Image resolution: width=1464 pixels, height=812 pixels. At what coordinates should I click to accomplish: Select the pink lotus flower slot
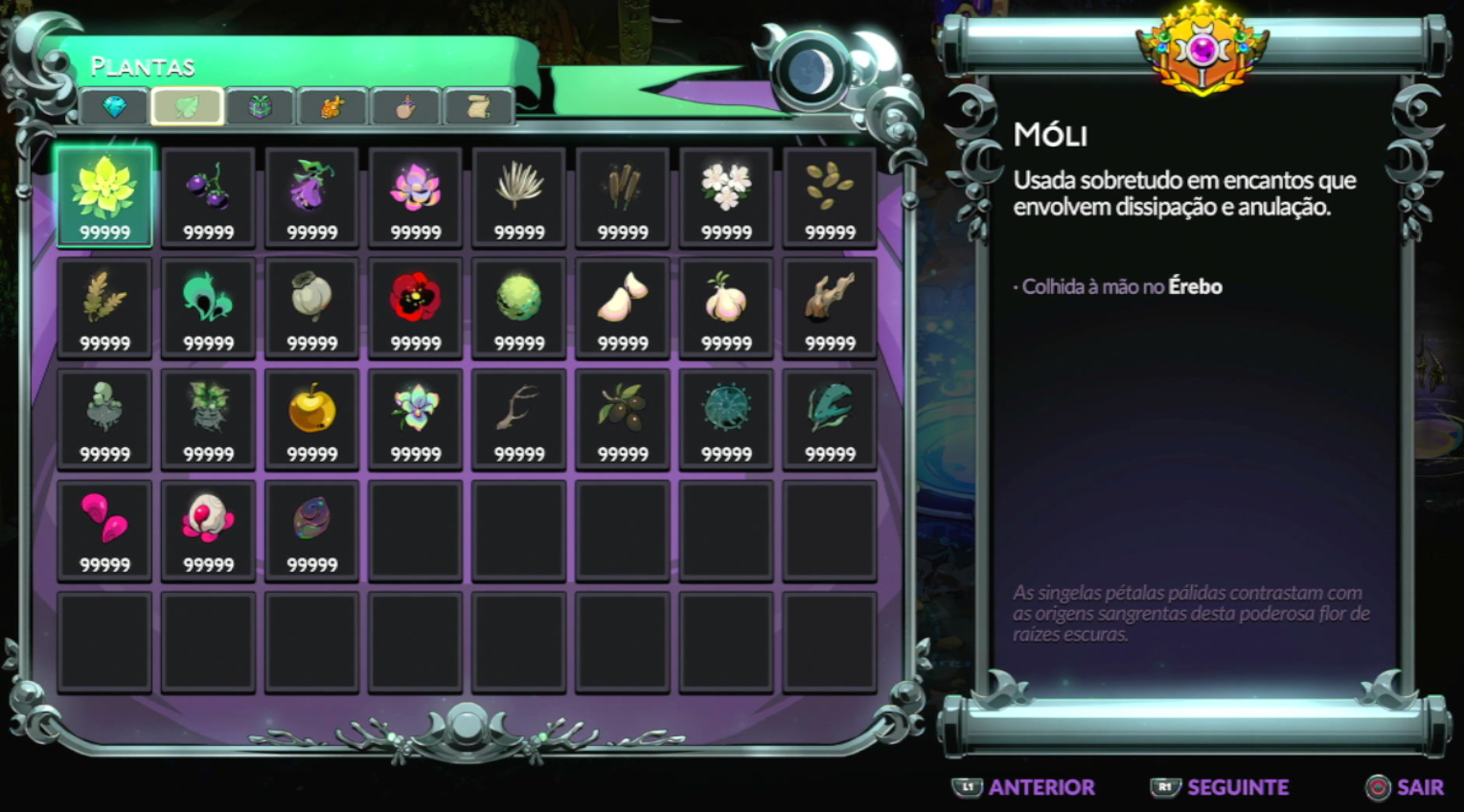[x=416, y=197]
